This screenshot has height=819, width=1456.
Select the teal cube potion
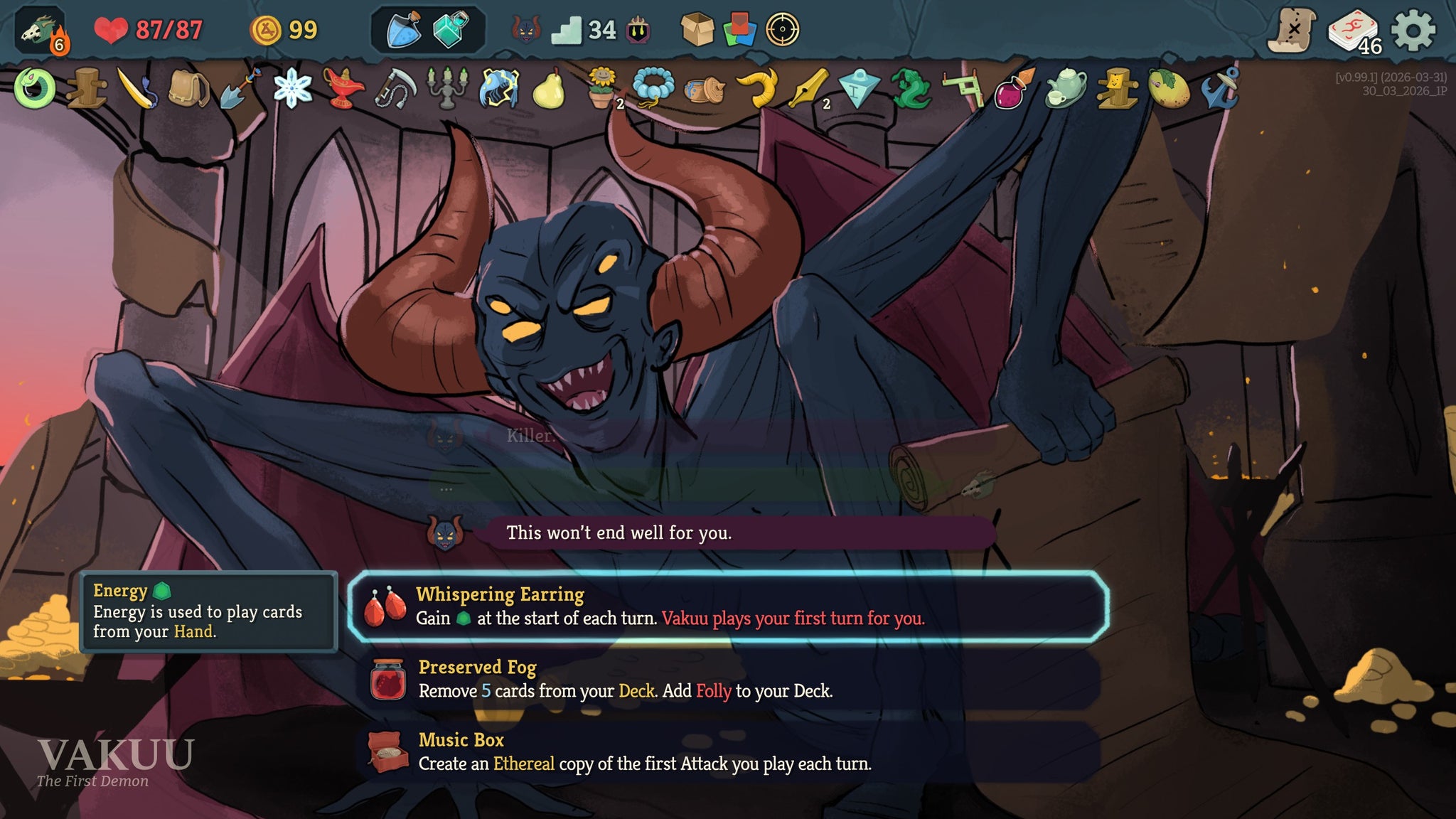(x=451, y=31)
